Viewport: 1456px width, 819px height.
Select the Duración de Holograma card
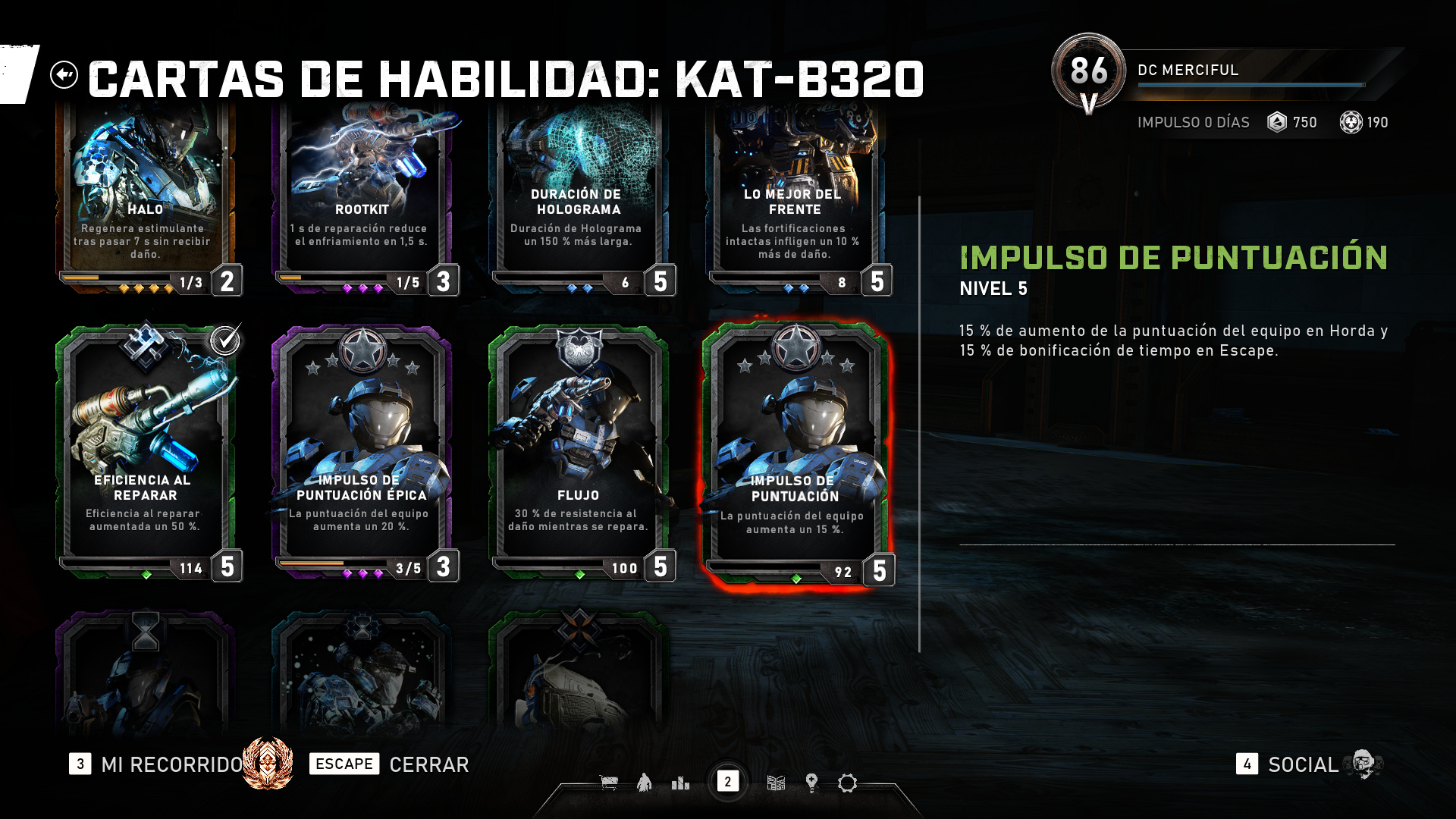(579, 197)
